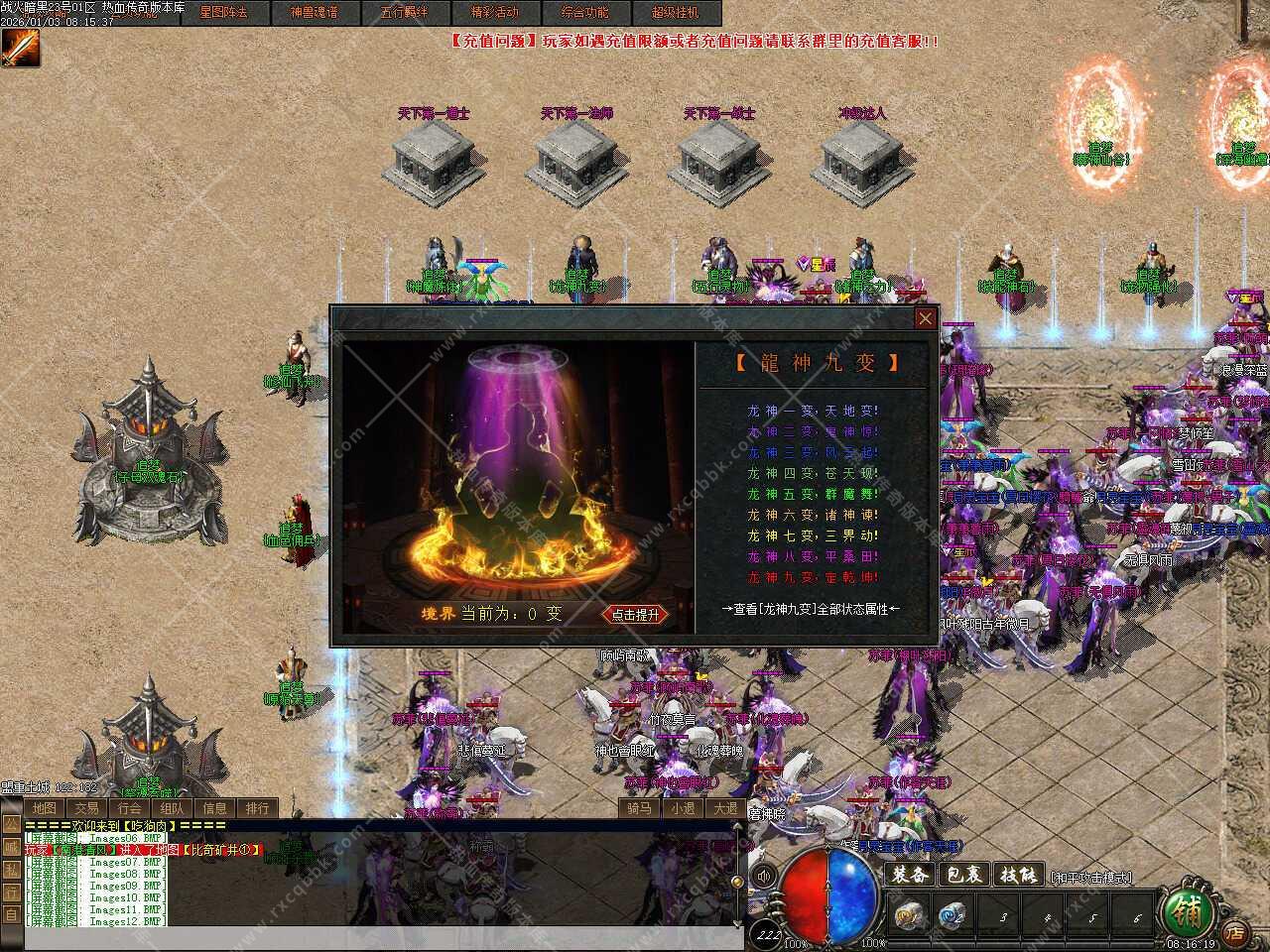
Task: Open the 行会 guild button
Action: click(129, 808)
